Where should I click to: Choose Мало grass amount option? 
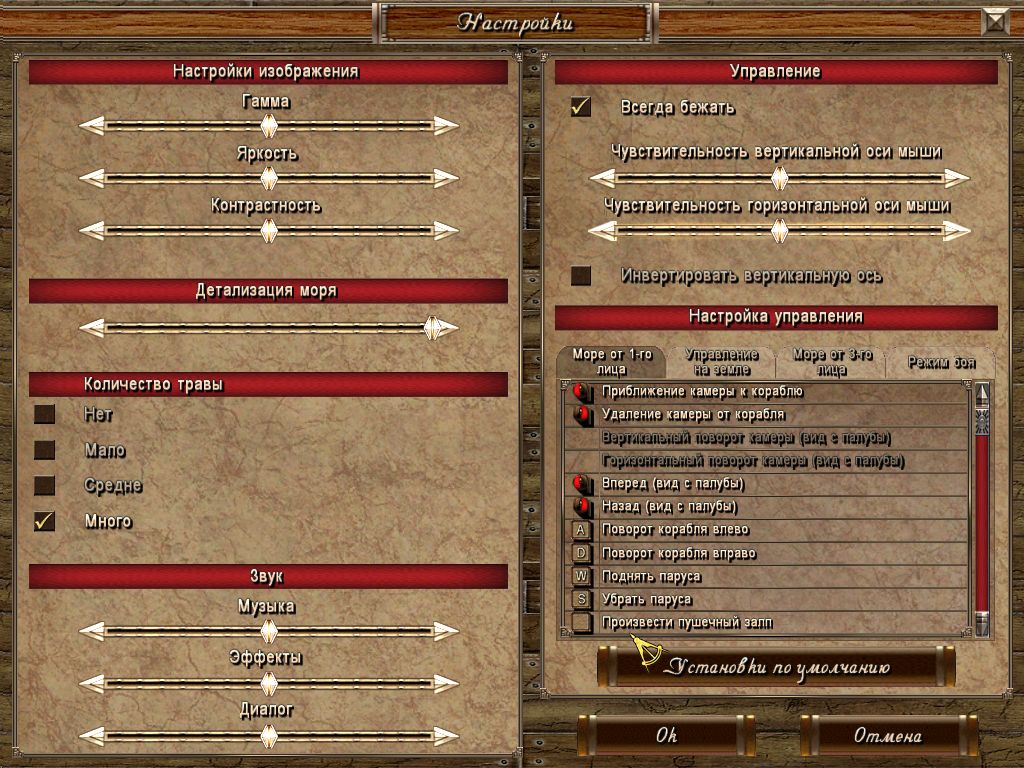click(x=45, y=450)
